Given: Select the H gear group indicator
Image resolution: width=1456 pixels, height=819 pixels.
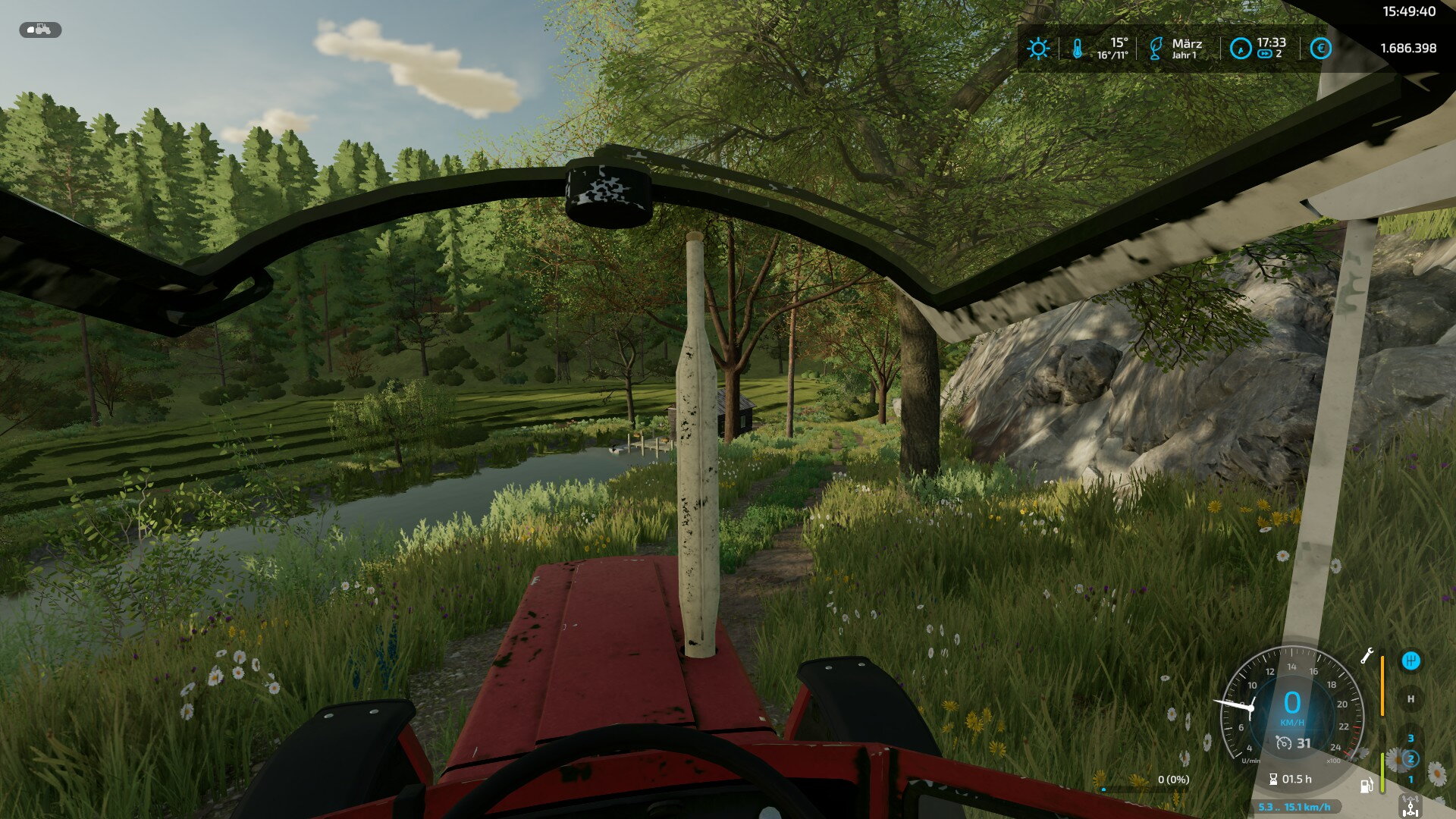Looking at the screenshot, I should 1410,699.
